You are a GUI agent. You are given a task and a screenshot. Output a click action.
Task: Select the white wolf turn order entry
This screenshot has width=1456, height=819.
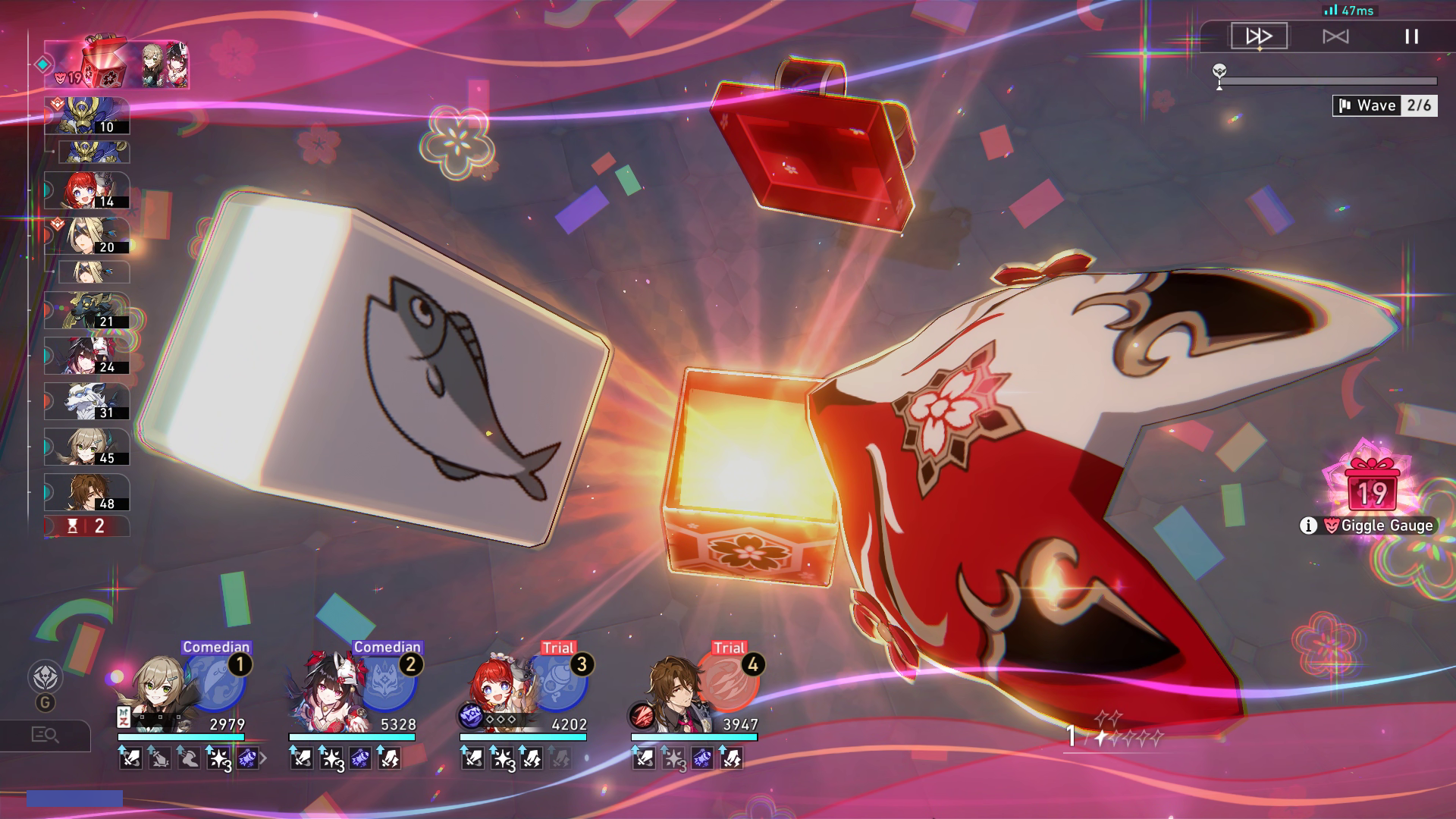click(87, 401)
